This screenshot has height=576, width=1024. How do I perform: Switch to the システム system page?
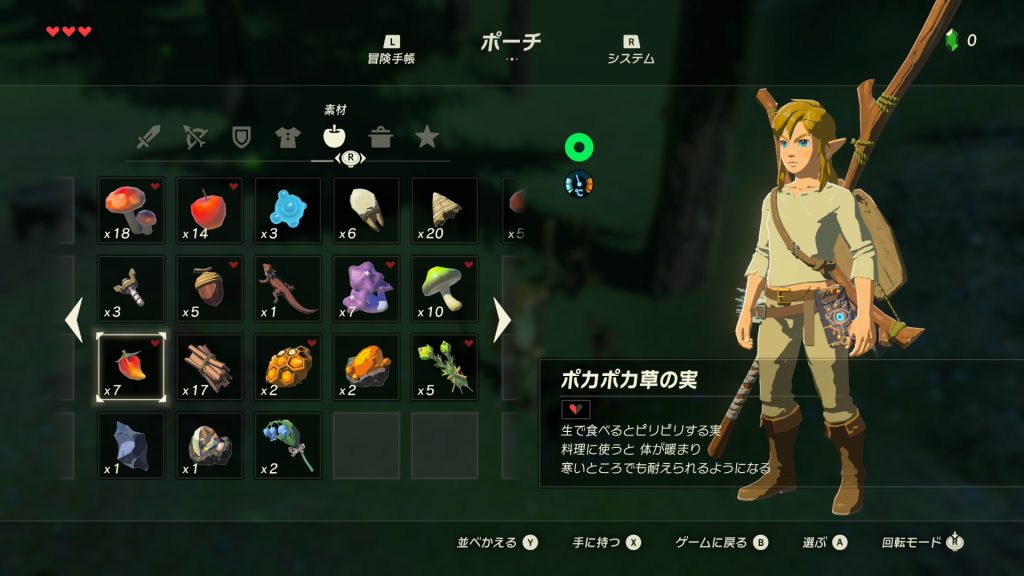(631, 51)
